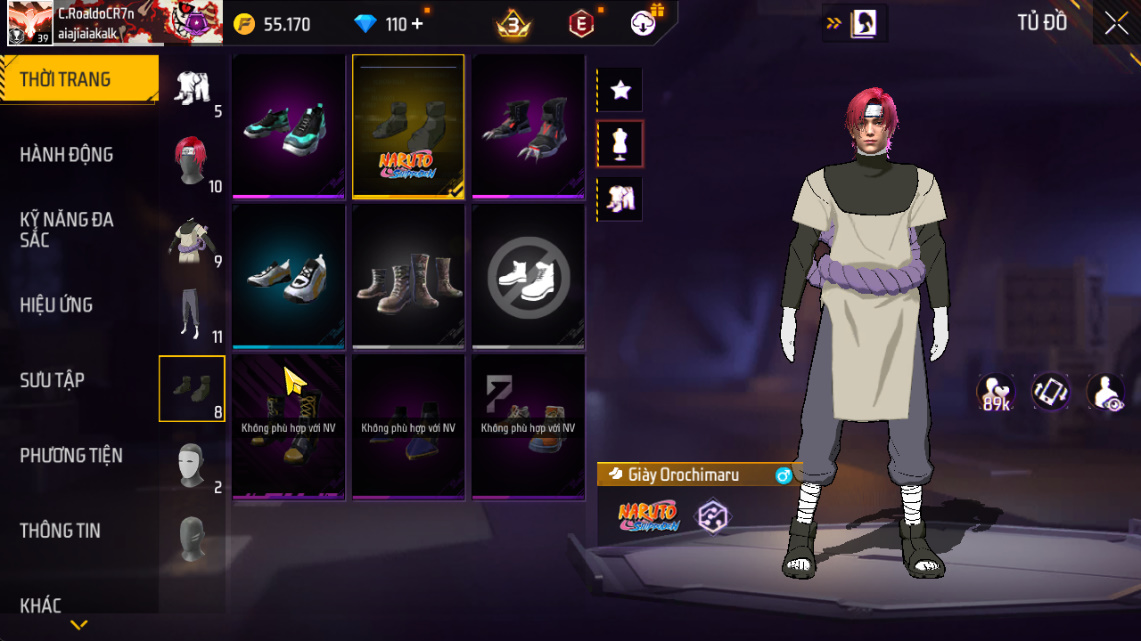Select the teal and black sneakers
Viewport: 1141px width, 641px height.
click(289, 127)
